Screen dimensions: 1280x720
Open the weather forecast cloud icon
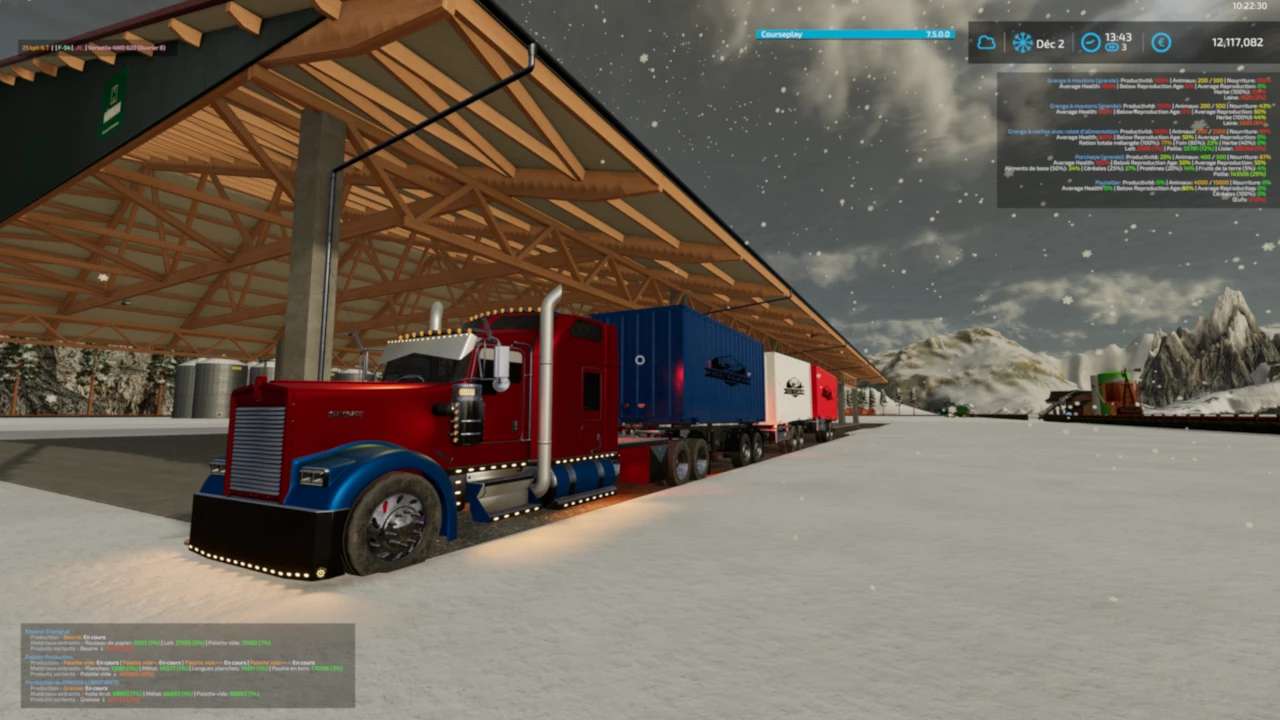click(x=986, y=43)
